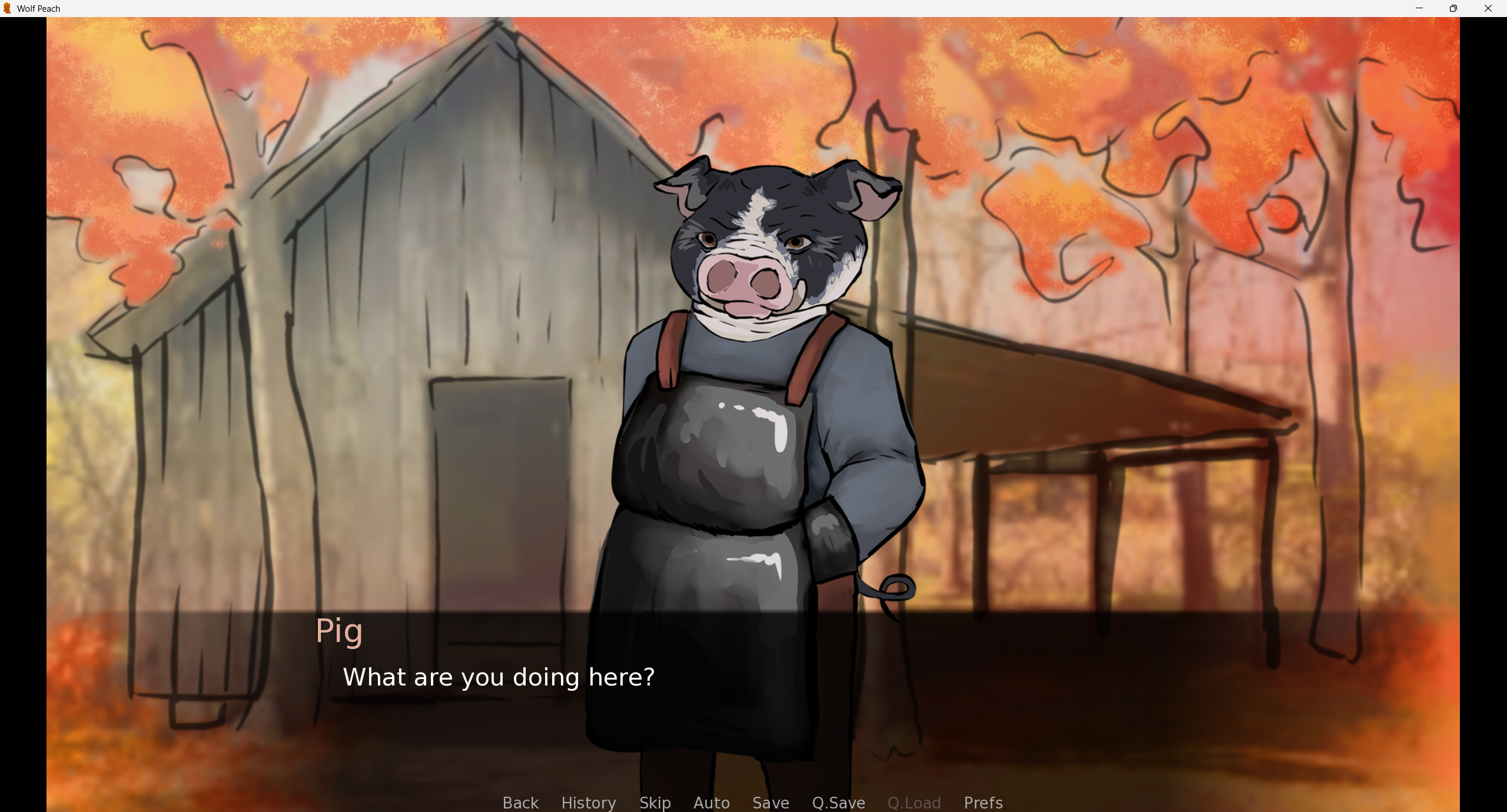Screen dimensions: 1507x812
Task: Open the Prefs settings screen
Action: pyautogui.click(x=983, y=803)
